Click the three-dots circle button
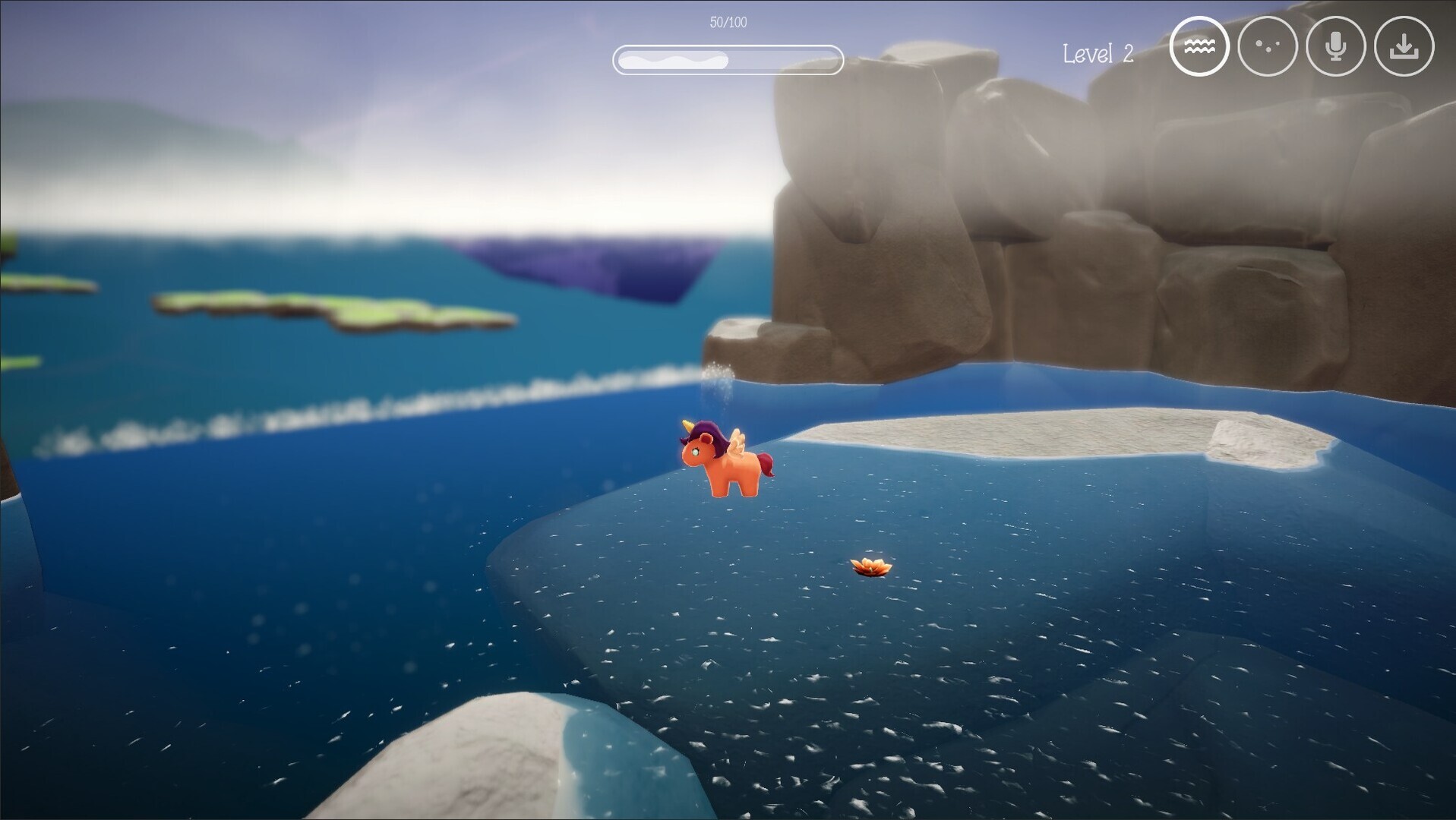Image resolution: width=1456 pixels, height=820 pixels. pos(1267,47)
